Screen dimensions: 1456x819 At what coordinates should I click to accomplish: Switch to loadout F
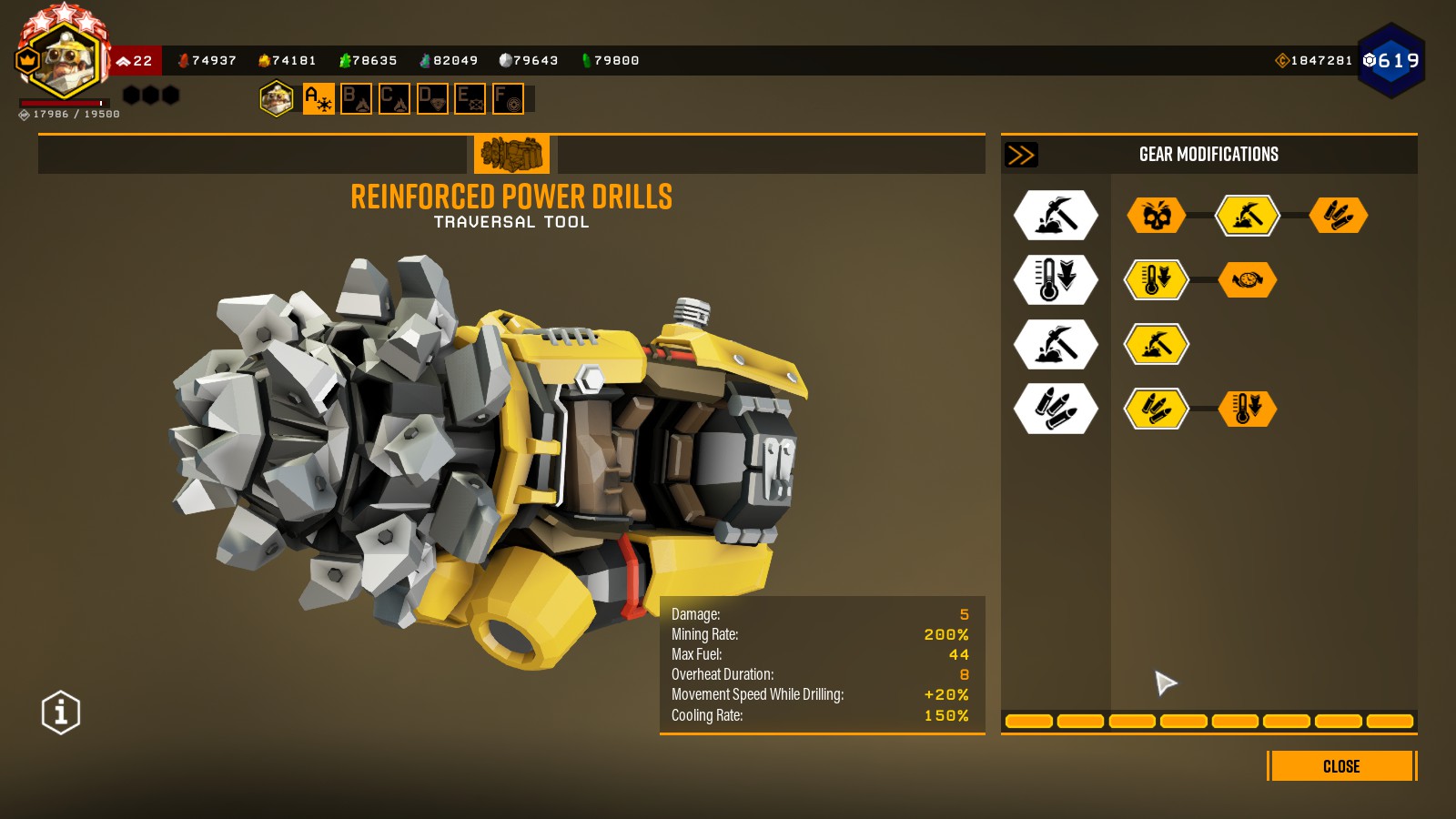click(x=508, y=98)
